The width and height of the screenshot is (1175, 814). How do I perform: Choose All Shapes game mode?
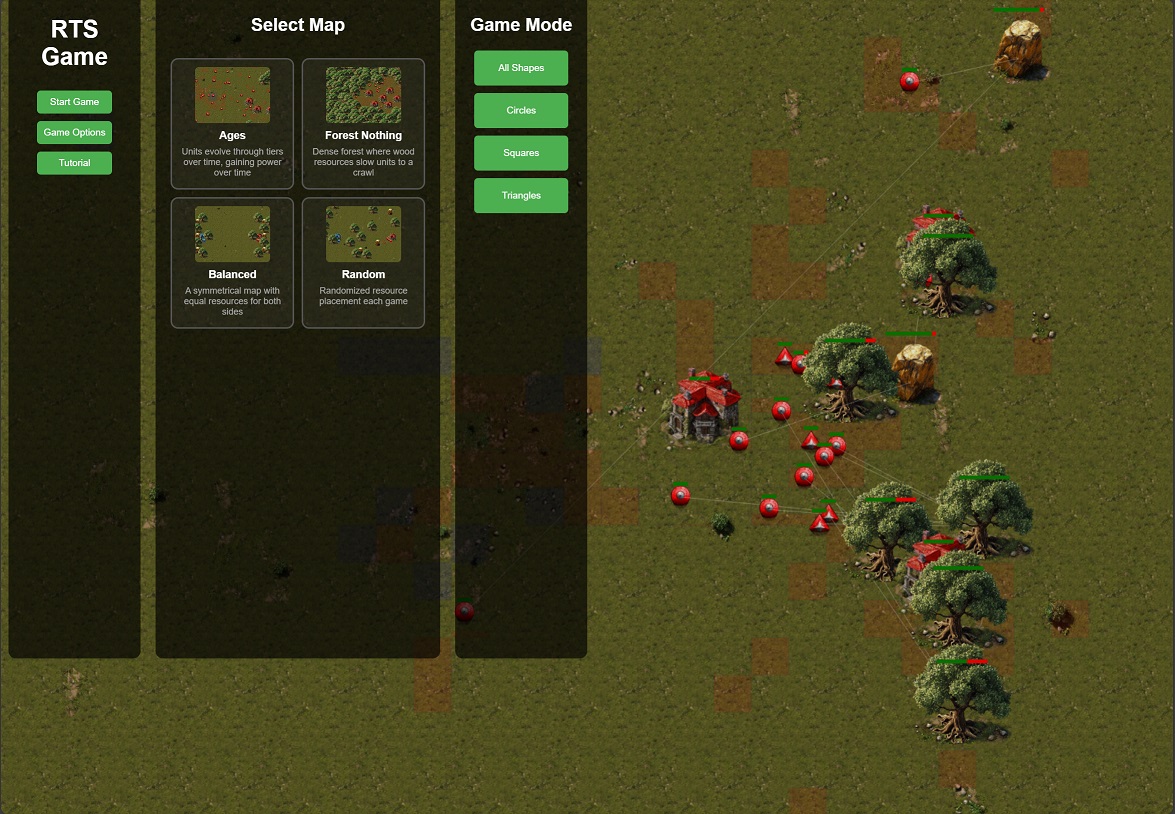pos(521,68)
